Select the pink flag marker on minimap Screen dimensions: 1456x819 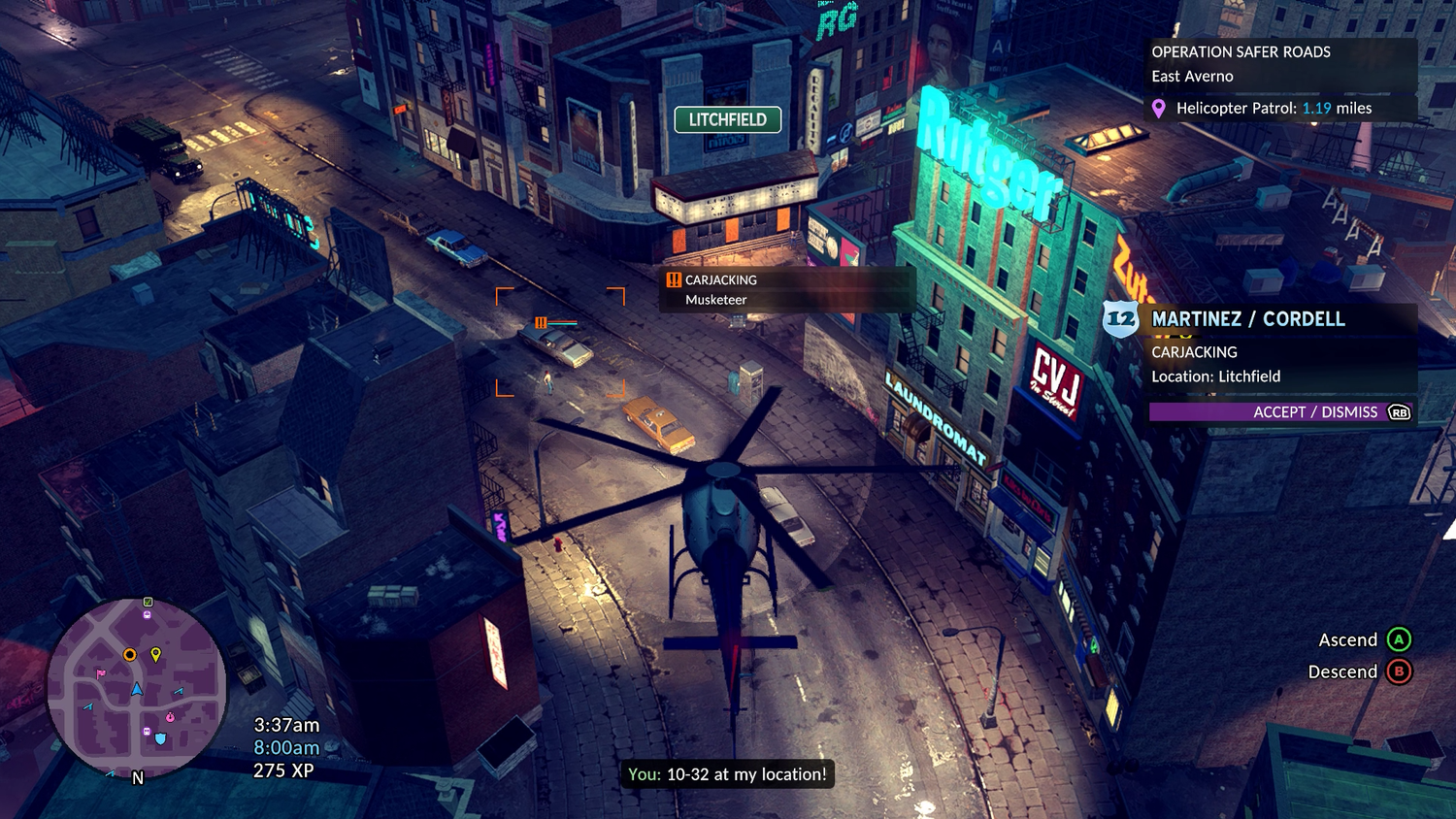[x=100, y=672]
